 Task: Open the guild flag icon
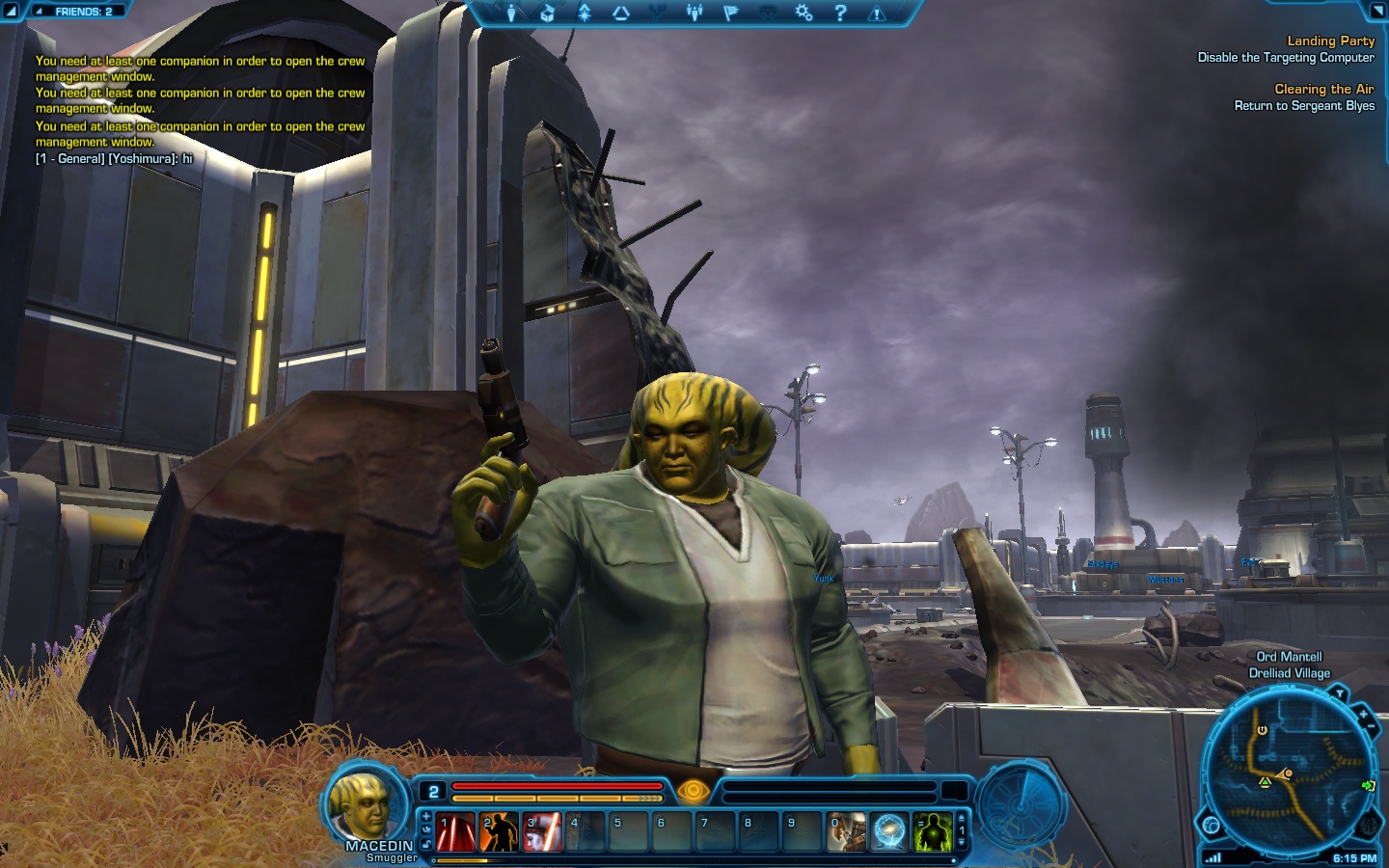coord(730,13)
